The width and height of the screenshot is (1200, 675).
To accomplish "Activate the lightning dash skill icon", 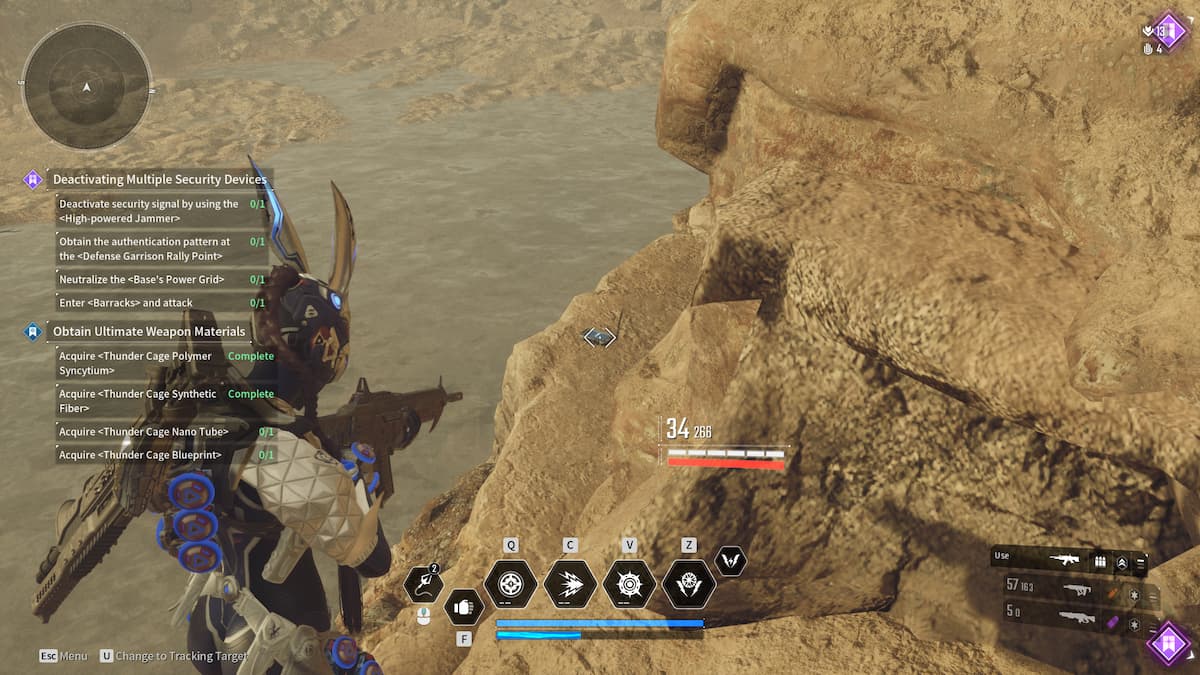I will coord(570,584).
